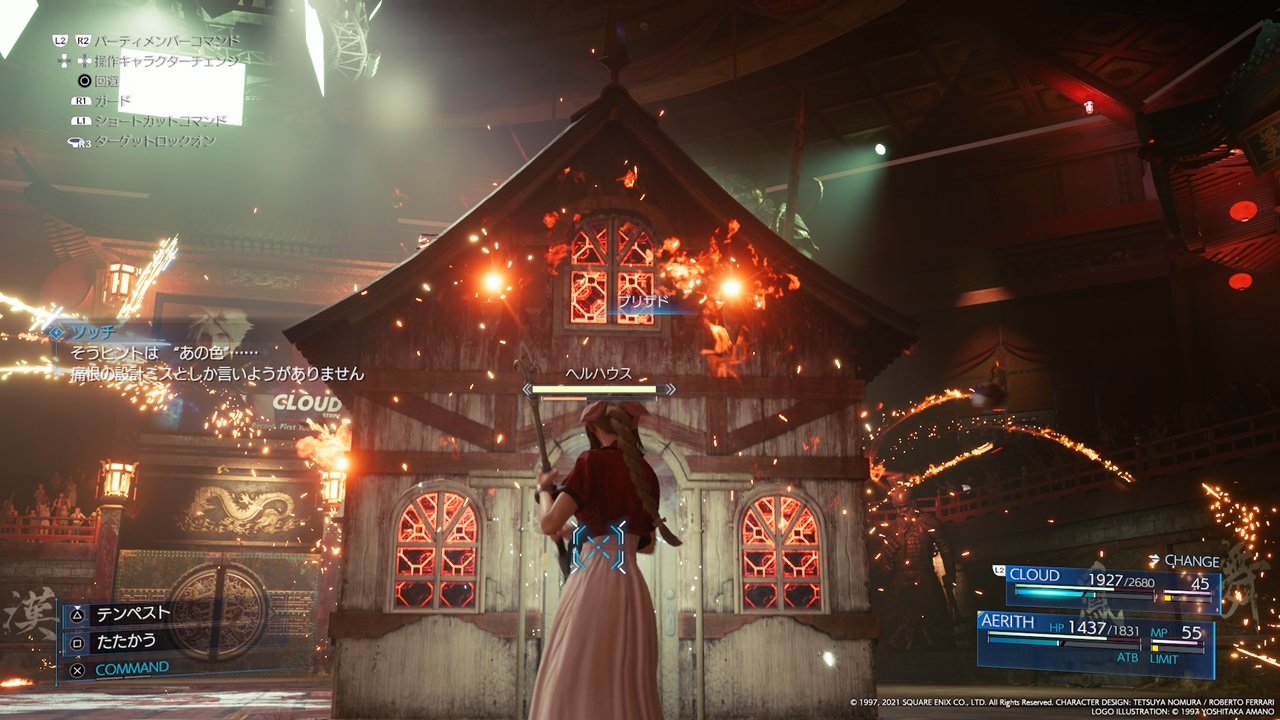Open the COMMAND menu
Image resolution: width=1280 pixels, height=720 pixels.
(131, 667)
